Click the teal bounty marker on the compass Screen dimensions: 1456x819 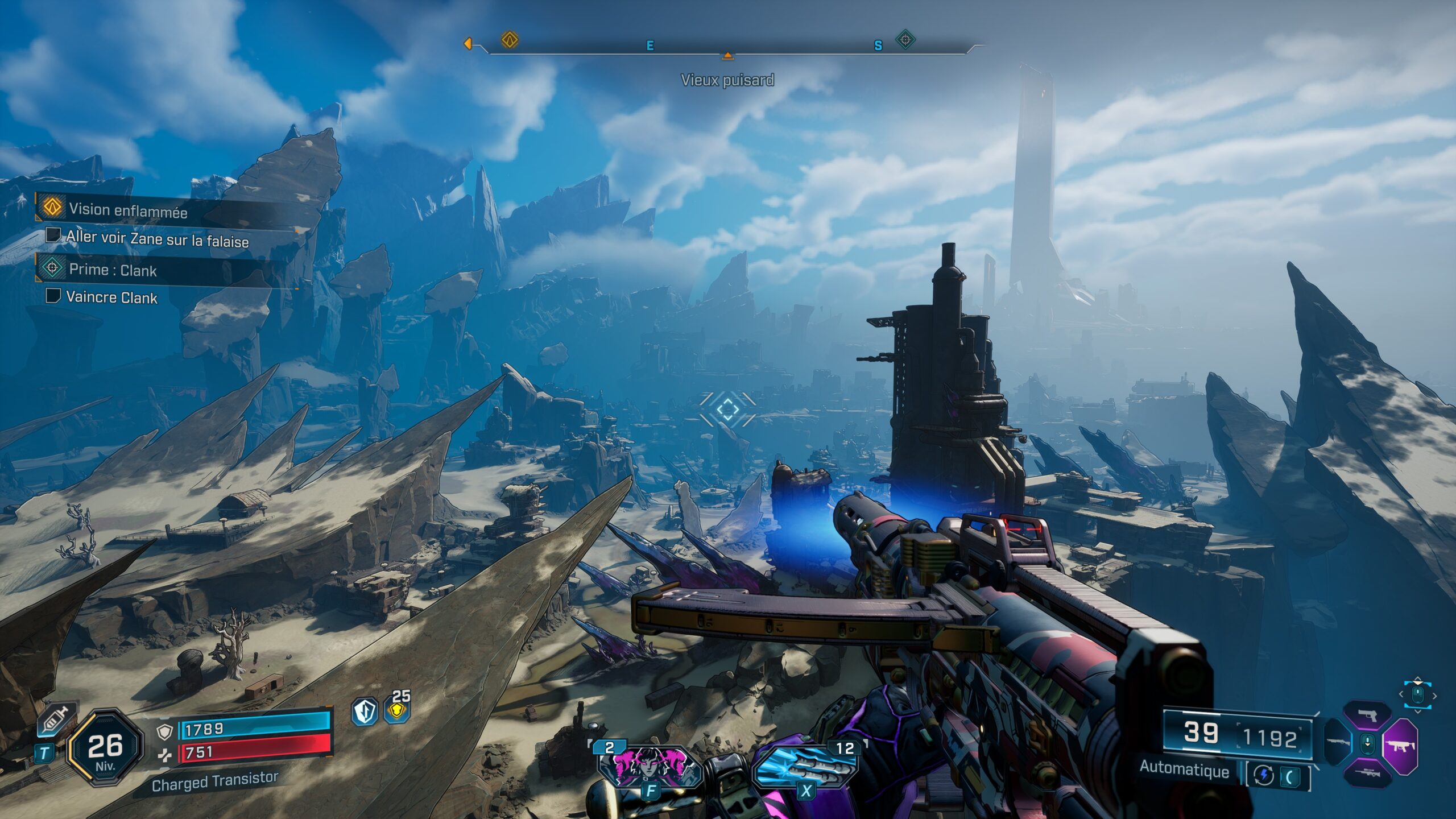click(x=905, y=40)
